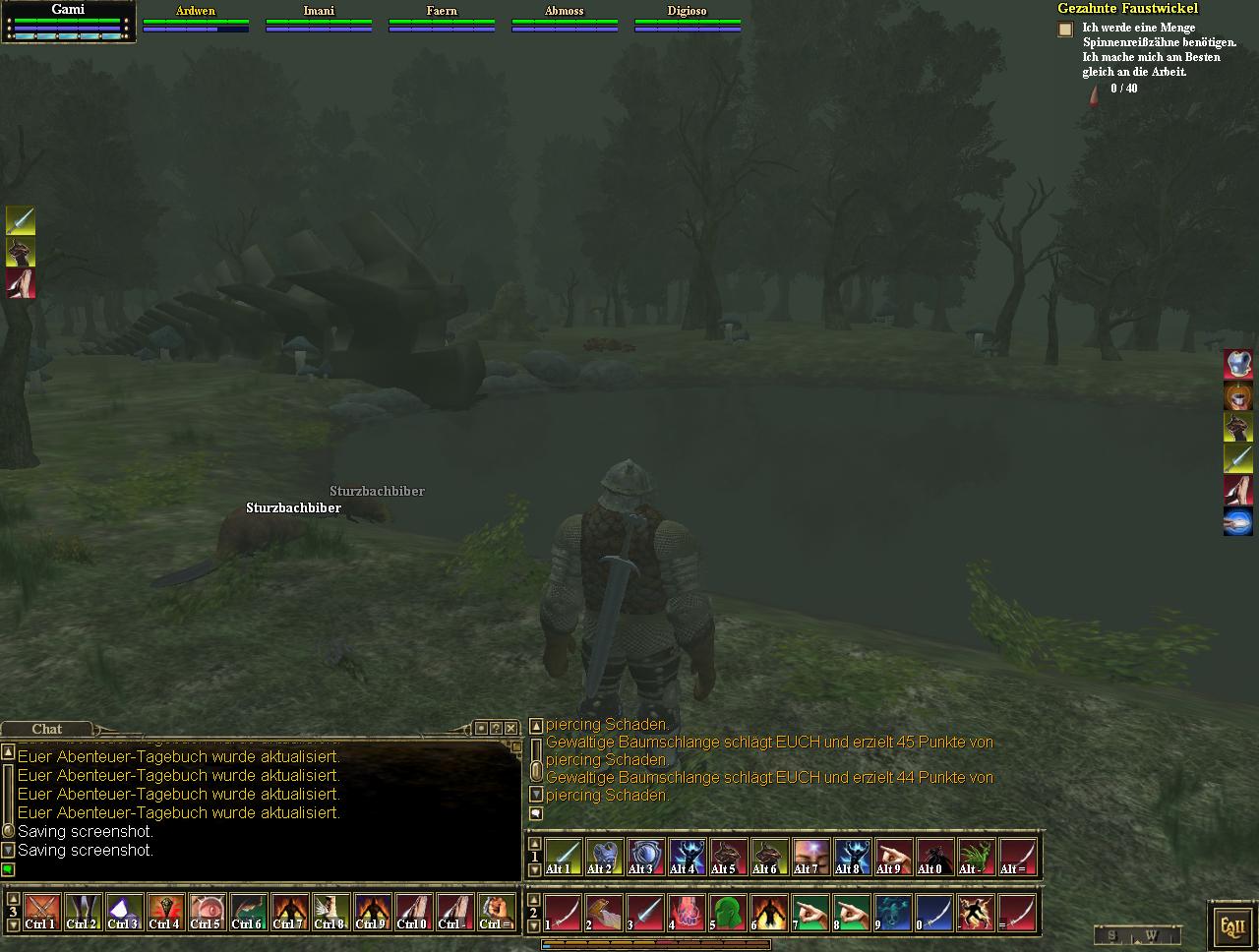The image size is (1259, 952).
Task: Toggle the Gezahnte Faustwickel quest checkbox
Action: coord(1065,30)
